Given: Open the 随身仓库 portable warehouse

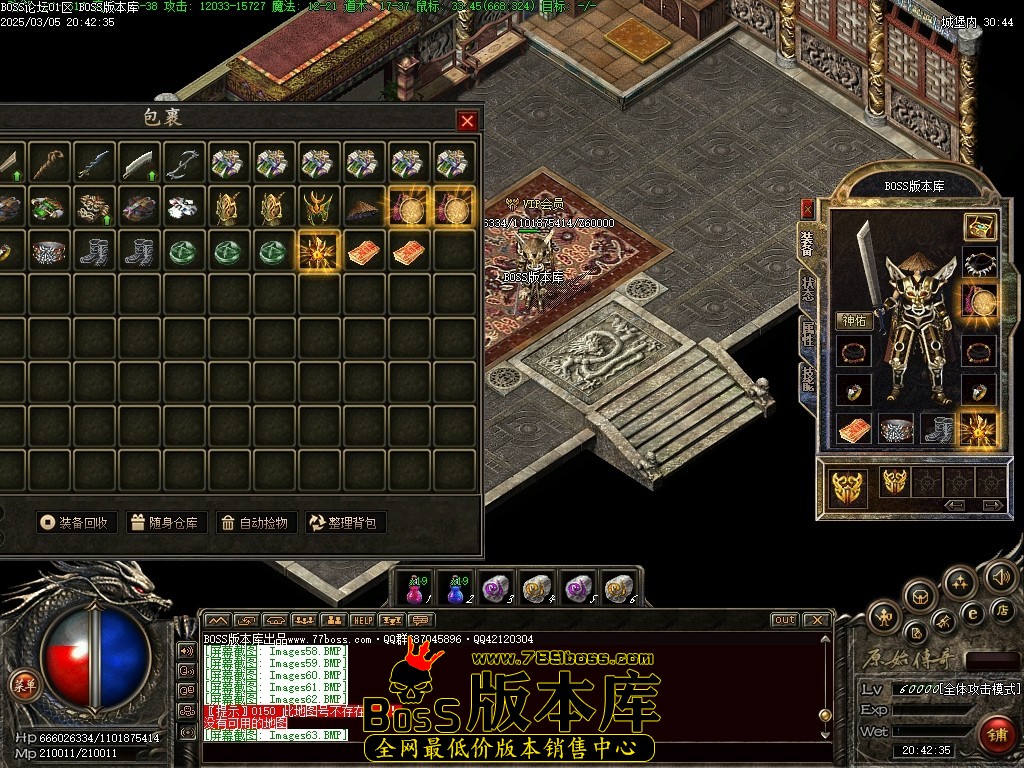Looking at the screenshot, I should point(167,522).
